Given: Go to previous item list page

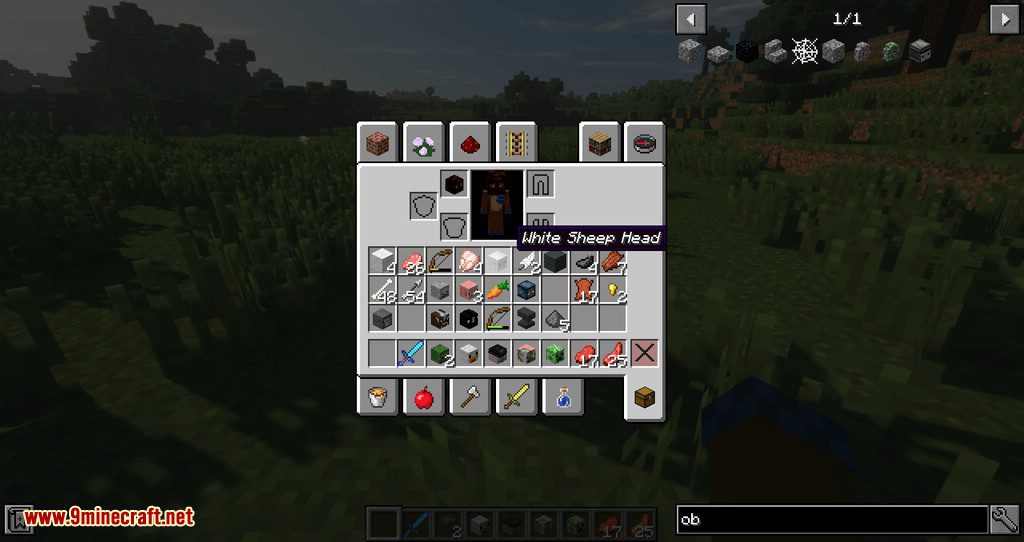Looking at the screenshot, I should point(691,19).
